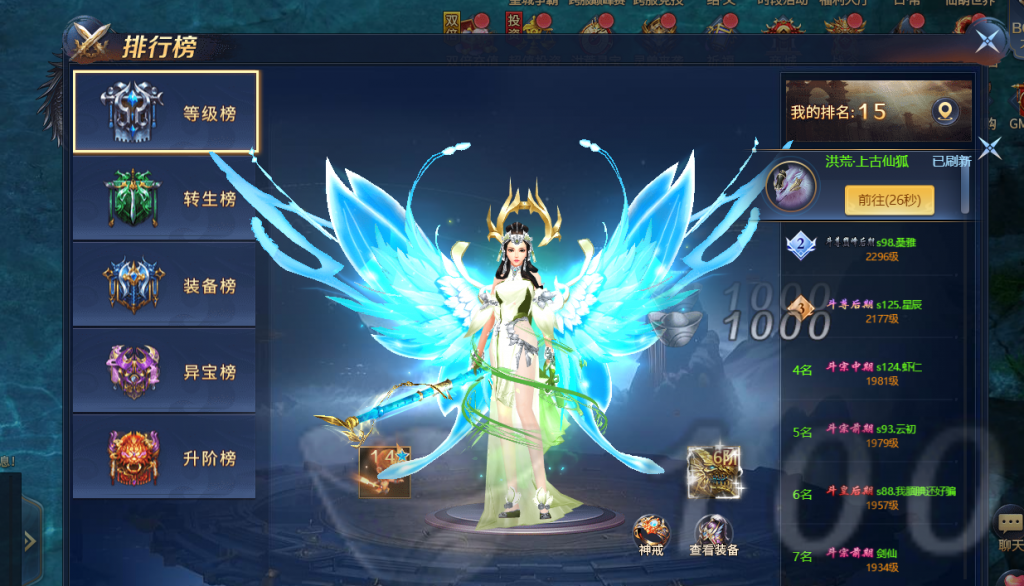
Task: Switch to the 升阶榜 advancement ranking
Action: click(165, 457)
